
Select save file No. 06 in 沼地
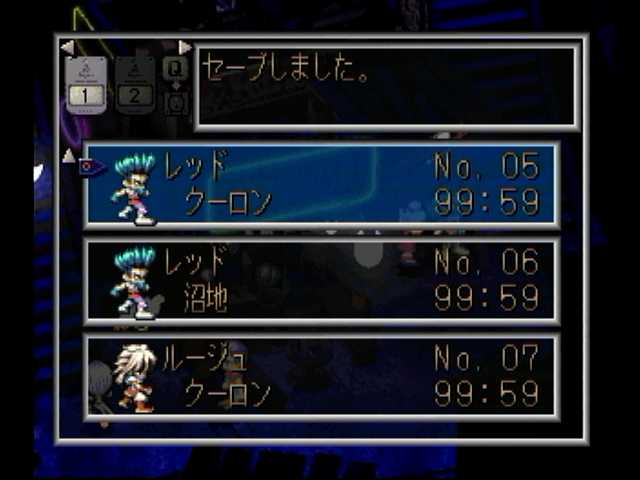pyautogui.click(x=322, y=280)
